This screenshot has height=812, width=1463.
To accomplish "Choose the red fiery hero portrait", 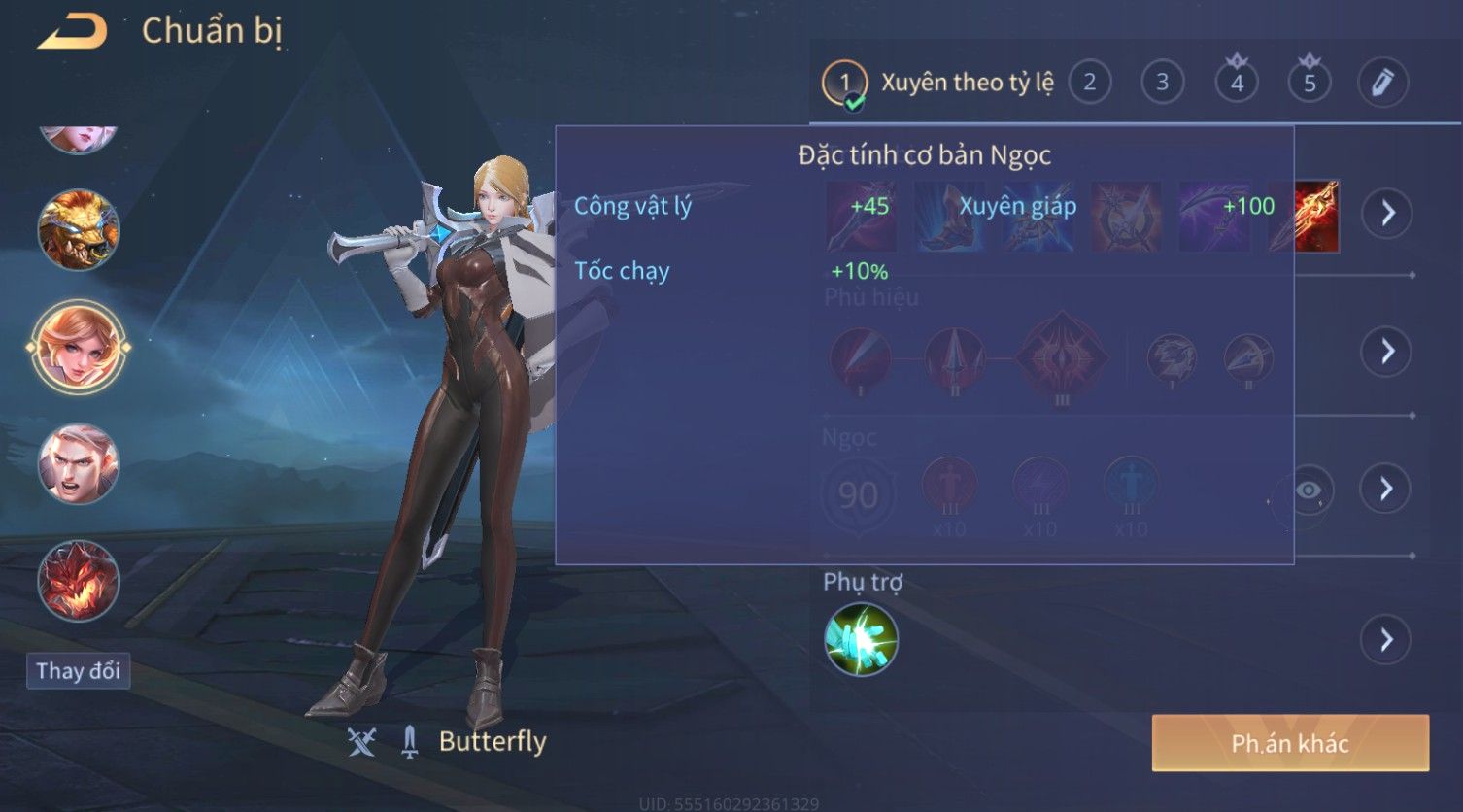I will (78, 581).
